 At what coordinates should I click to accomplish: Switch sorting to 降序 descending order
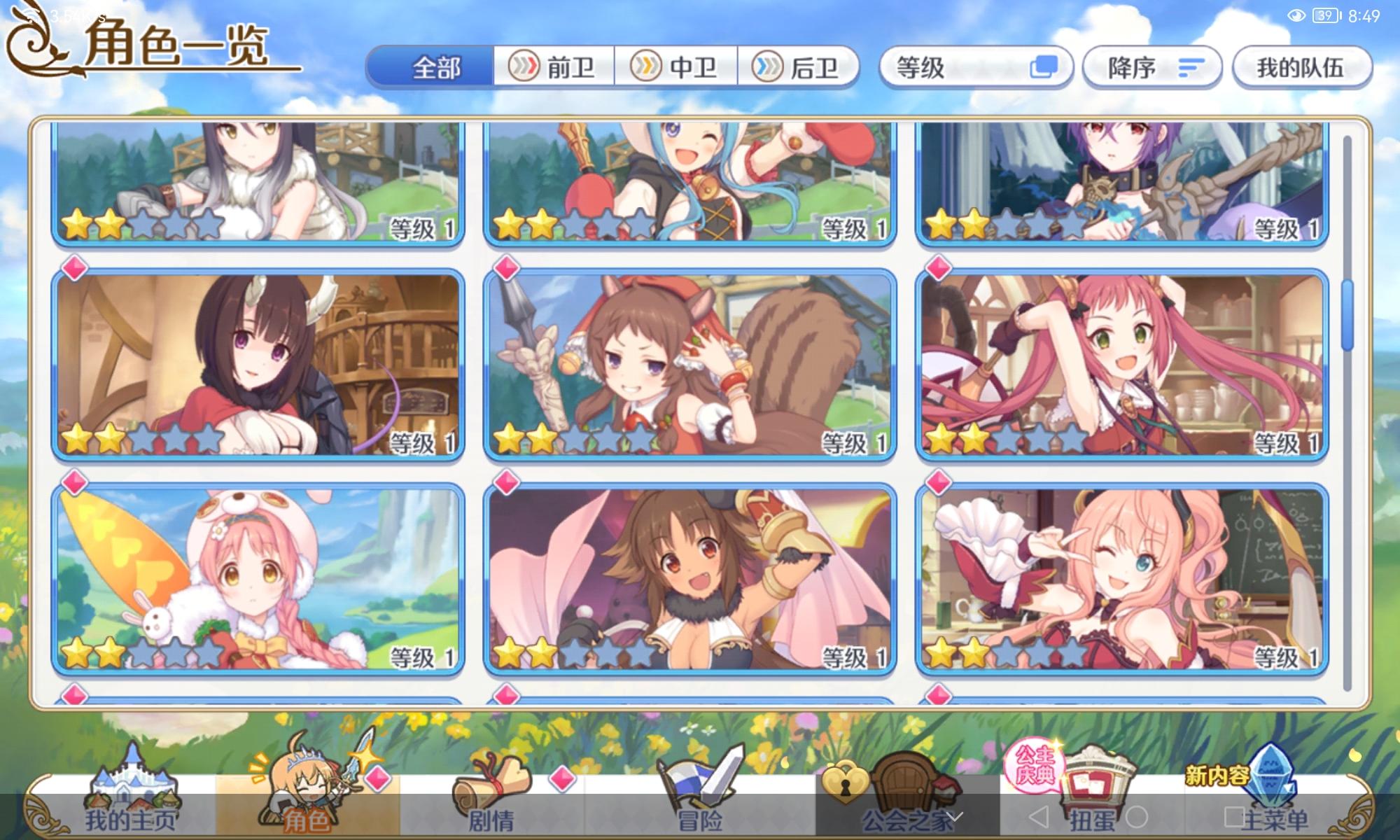1151,66
